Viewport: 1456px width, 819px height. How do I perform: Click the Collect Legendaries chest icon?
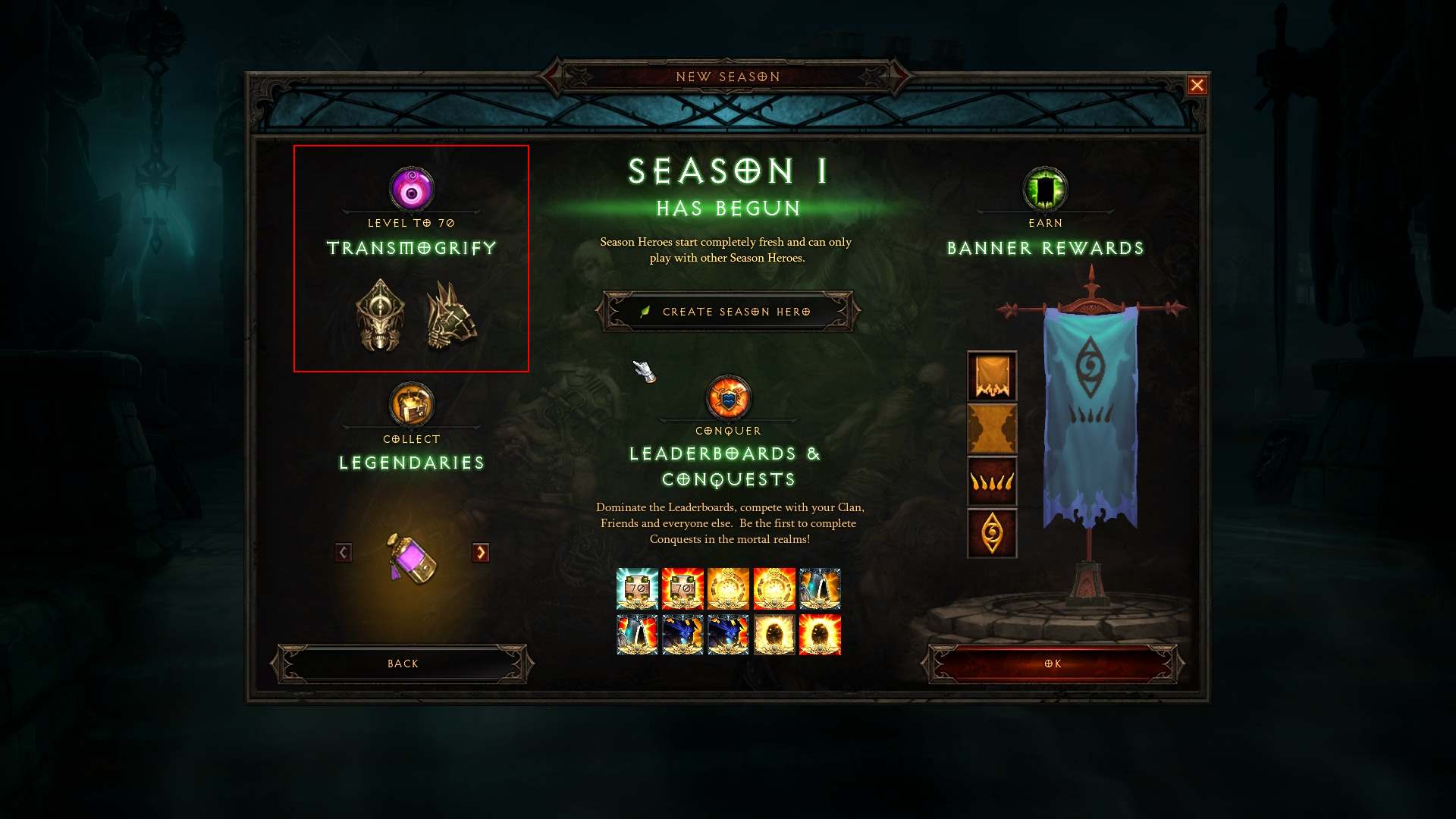[410, 404]
